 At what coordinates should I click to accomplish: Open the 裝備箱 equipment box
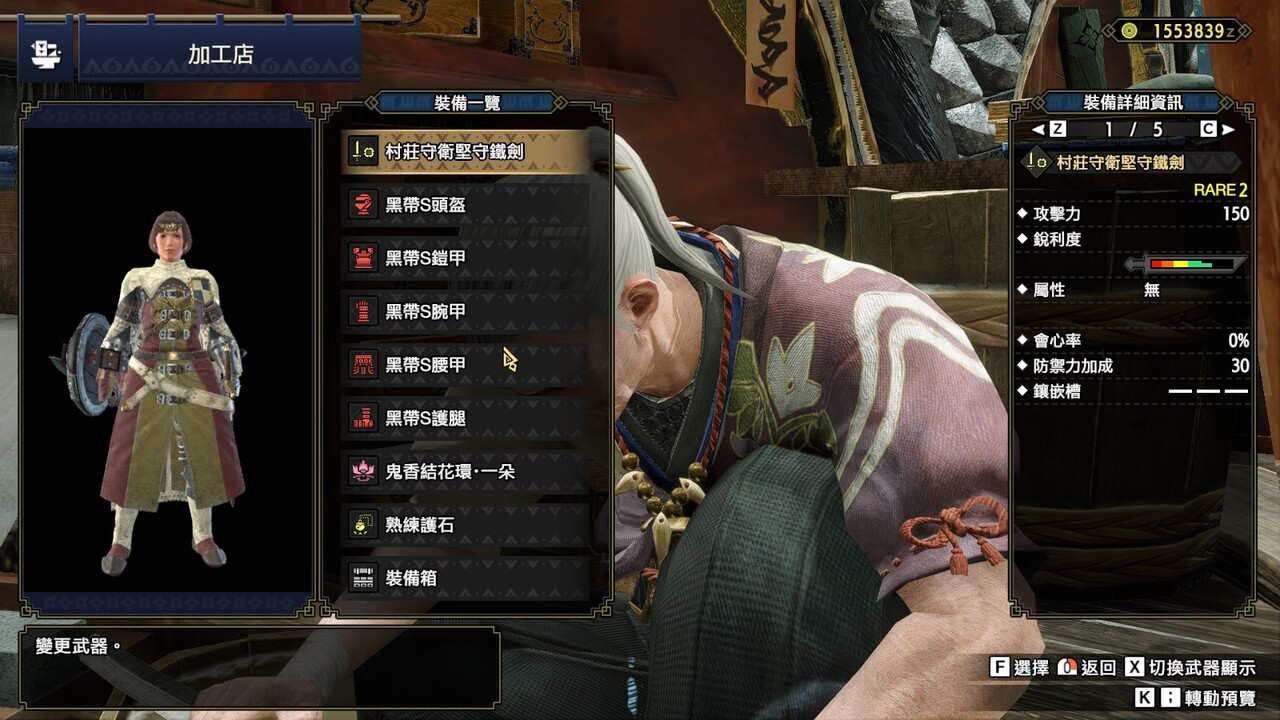(465, 578)
